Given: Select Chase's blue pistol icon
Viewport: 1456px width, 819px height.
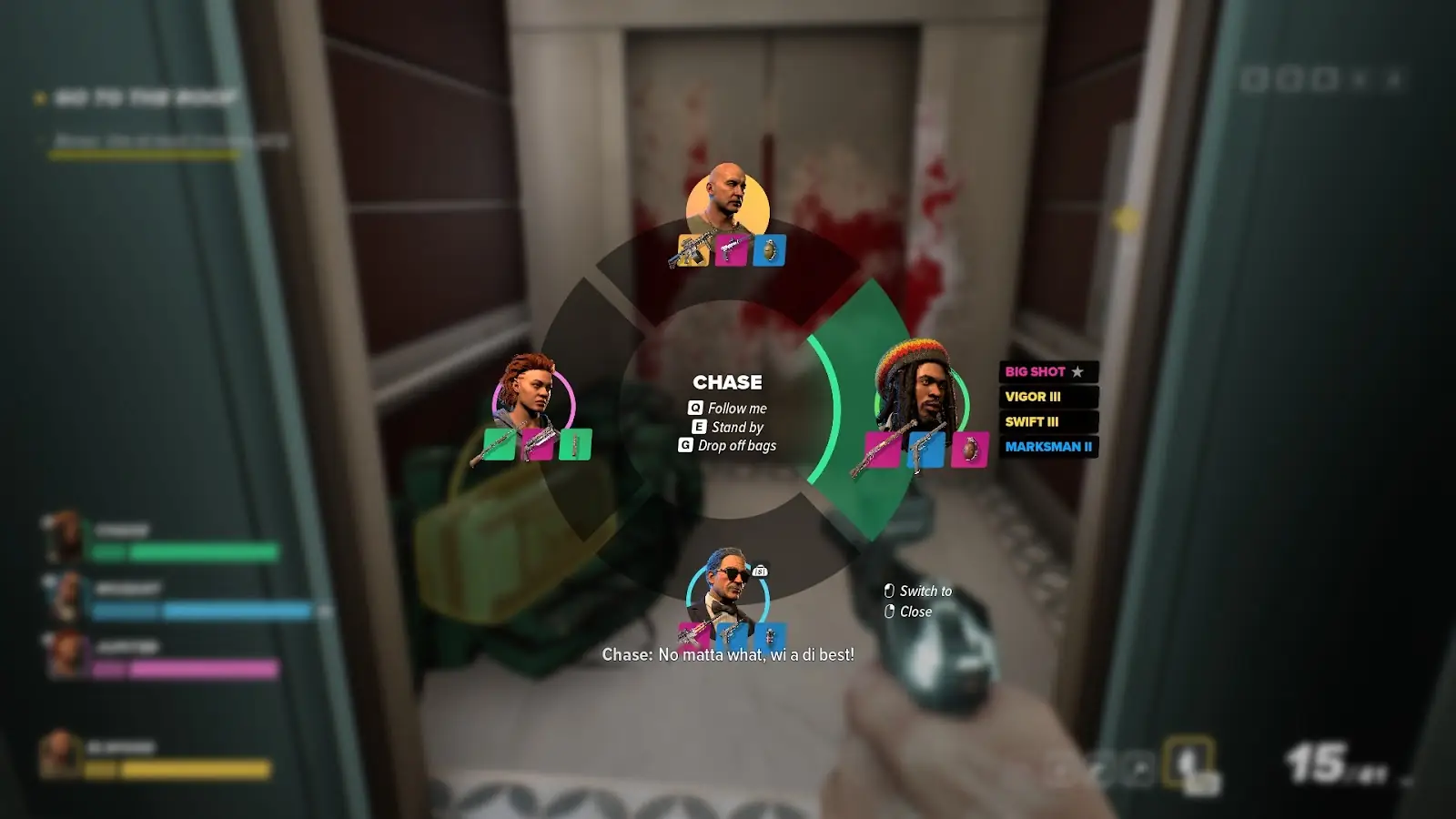Looking at the screenshot, I should [x=925, y=450].
